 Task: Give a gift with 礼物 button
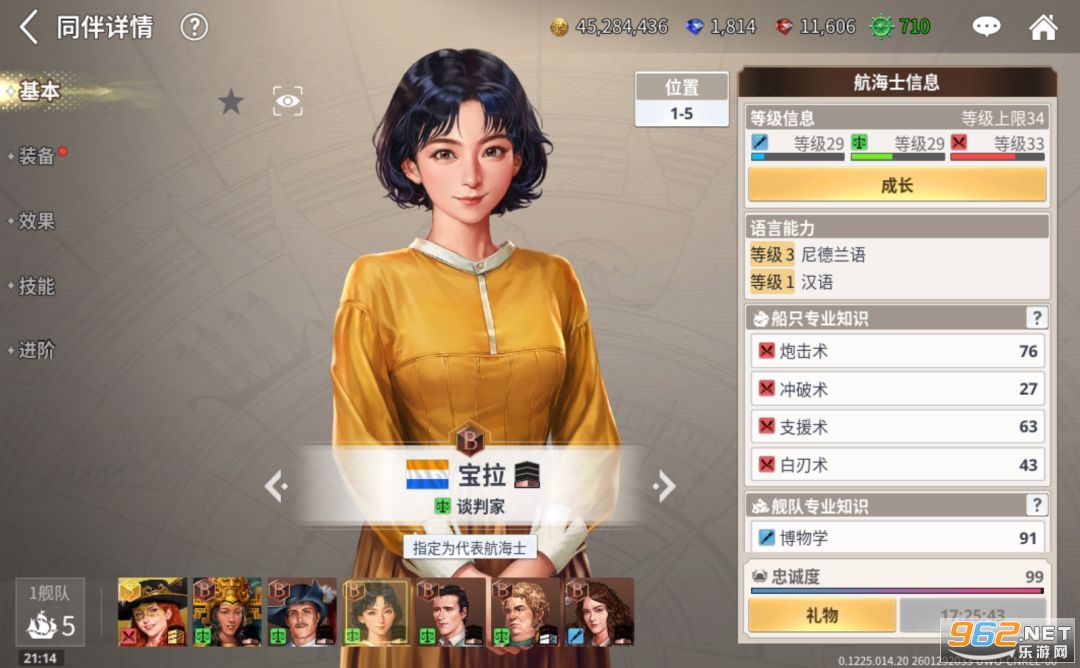[821, 615]
